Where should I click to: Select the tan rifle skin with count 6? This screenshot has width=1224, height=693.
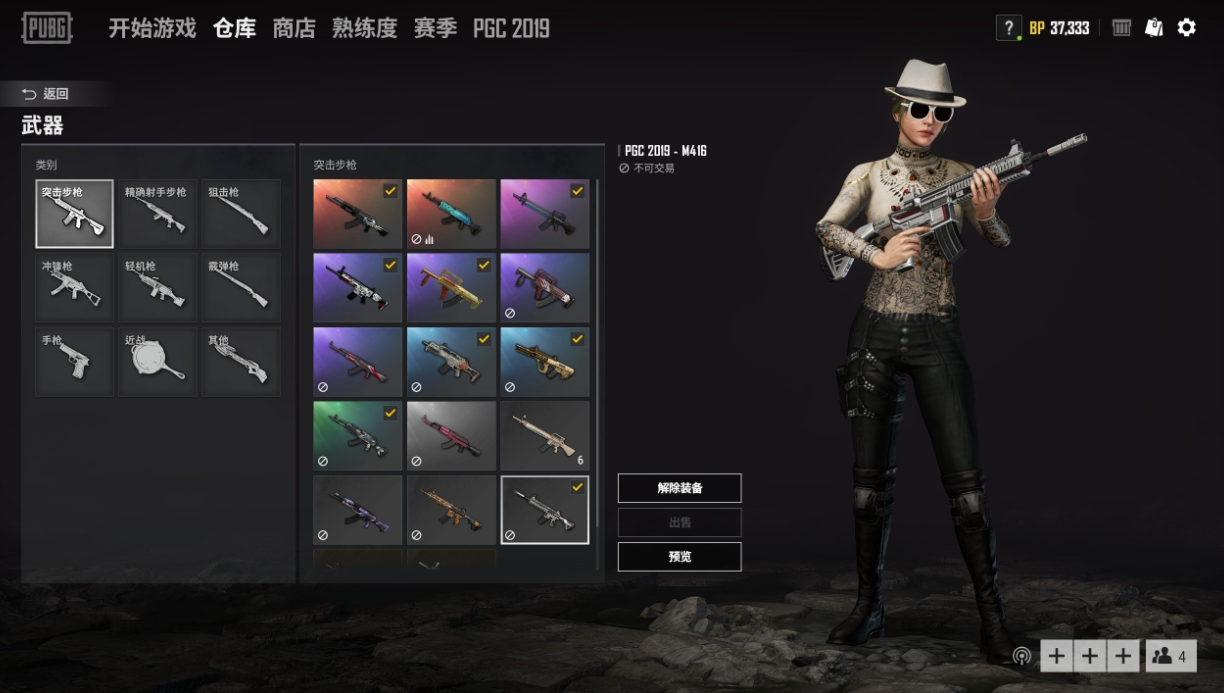coord(545,436)
